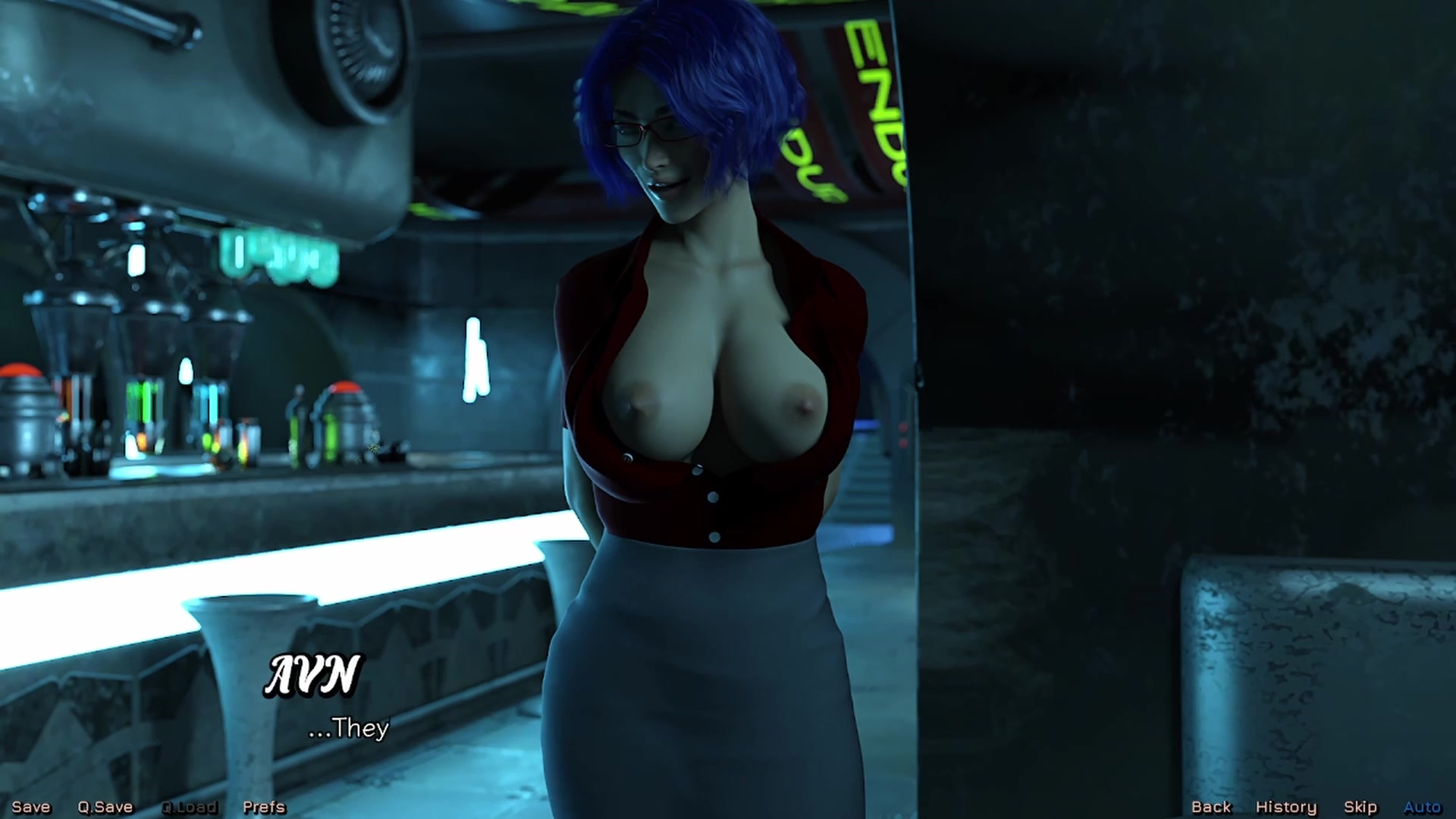Load the quick save via Q.Load
1456x819 pixels.
tap(189, 806)
